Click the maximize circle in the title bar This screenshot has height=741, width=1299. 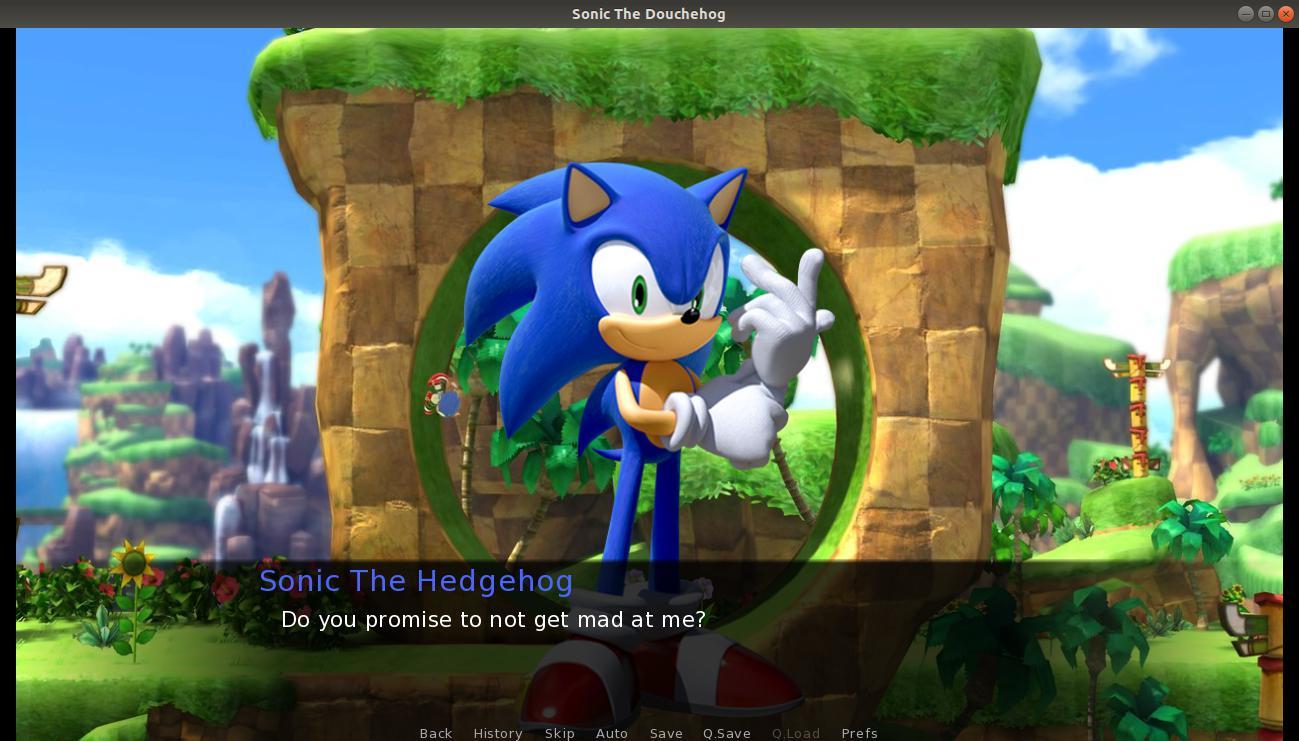point(1266,13)
